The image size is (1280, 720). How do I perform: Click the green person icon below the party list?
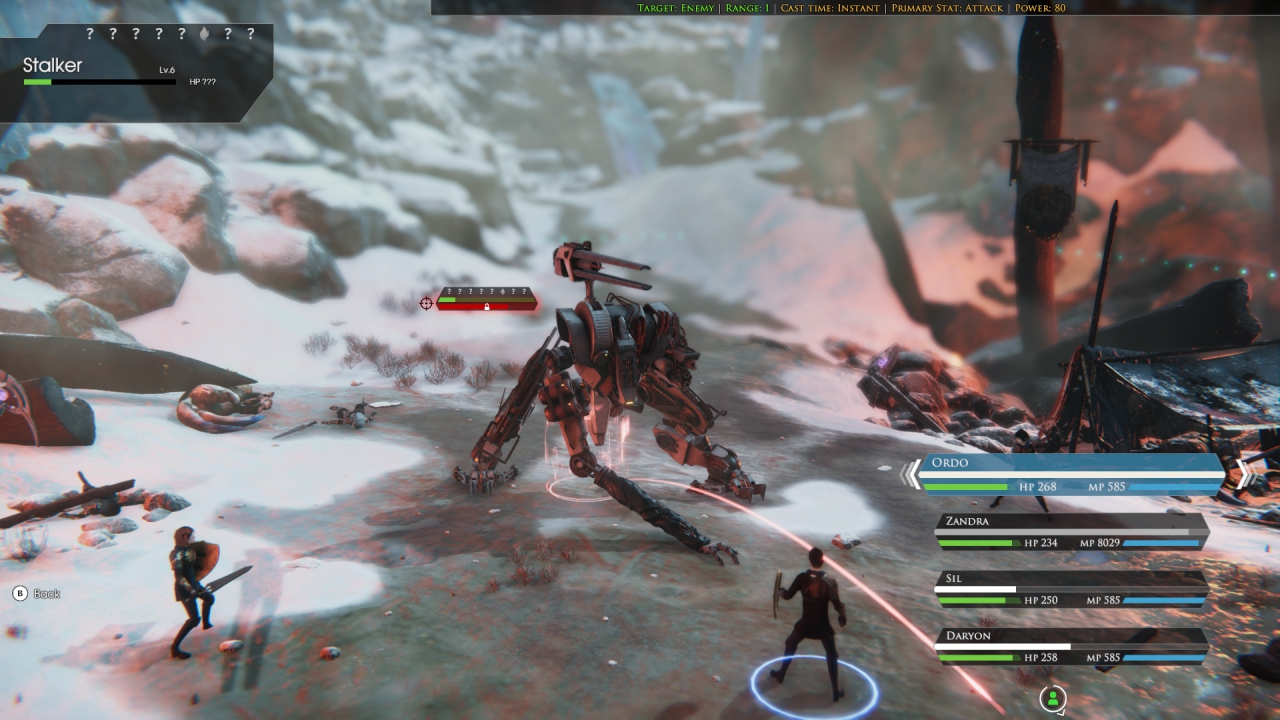1052,698
